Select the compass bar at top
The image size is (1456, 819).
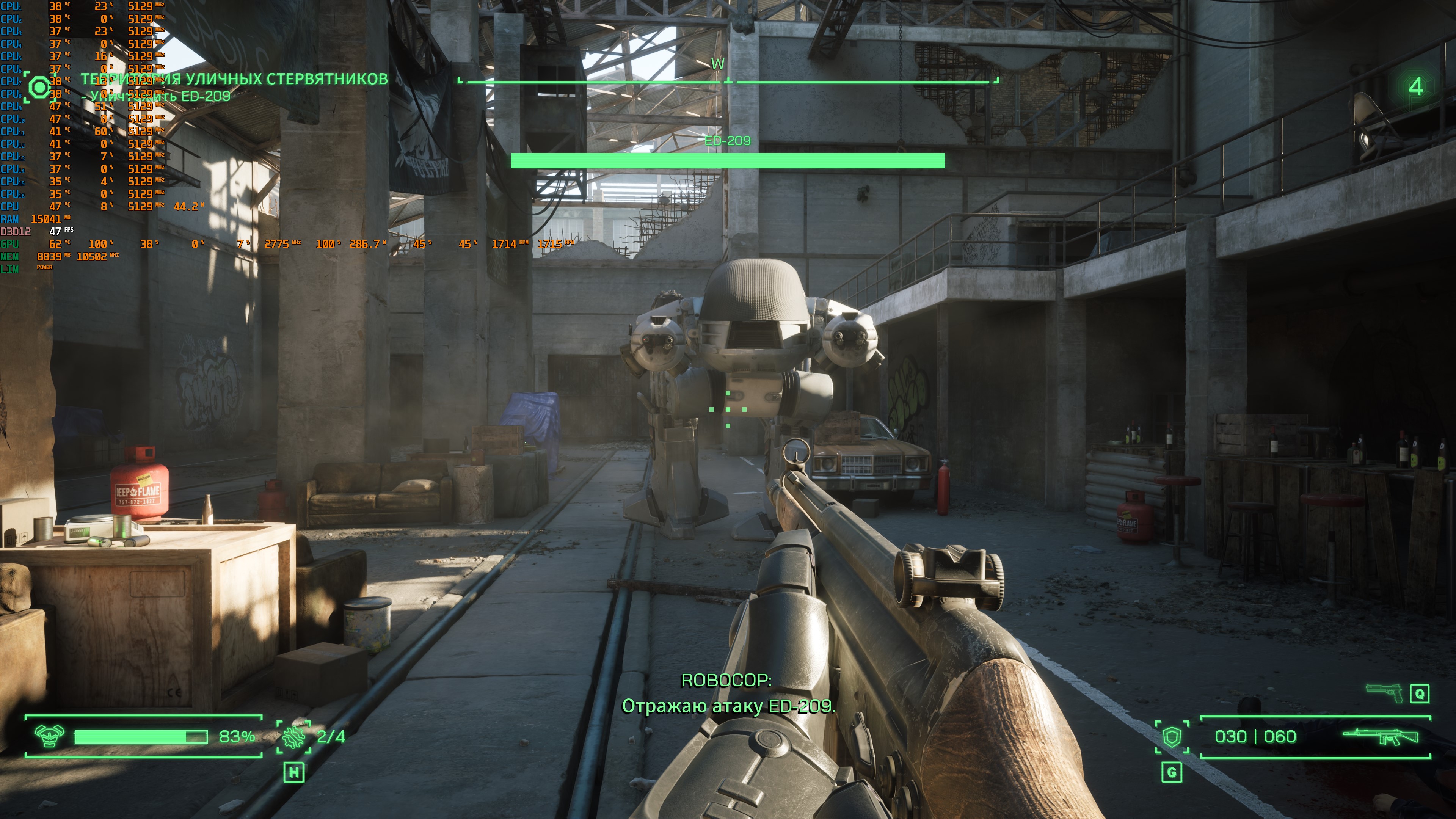point(728,82)
